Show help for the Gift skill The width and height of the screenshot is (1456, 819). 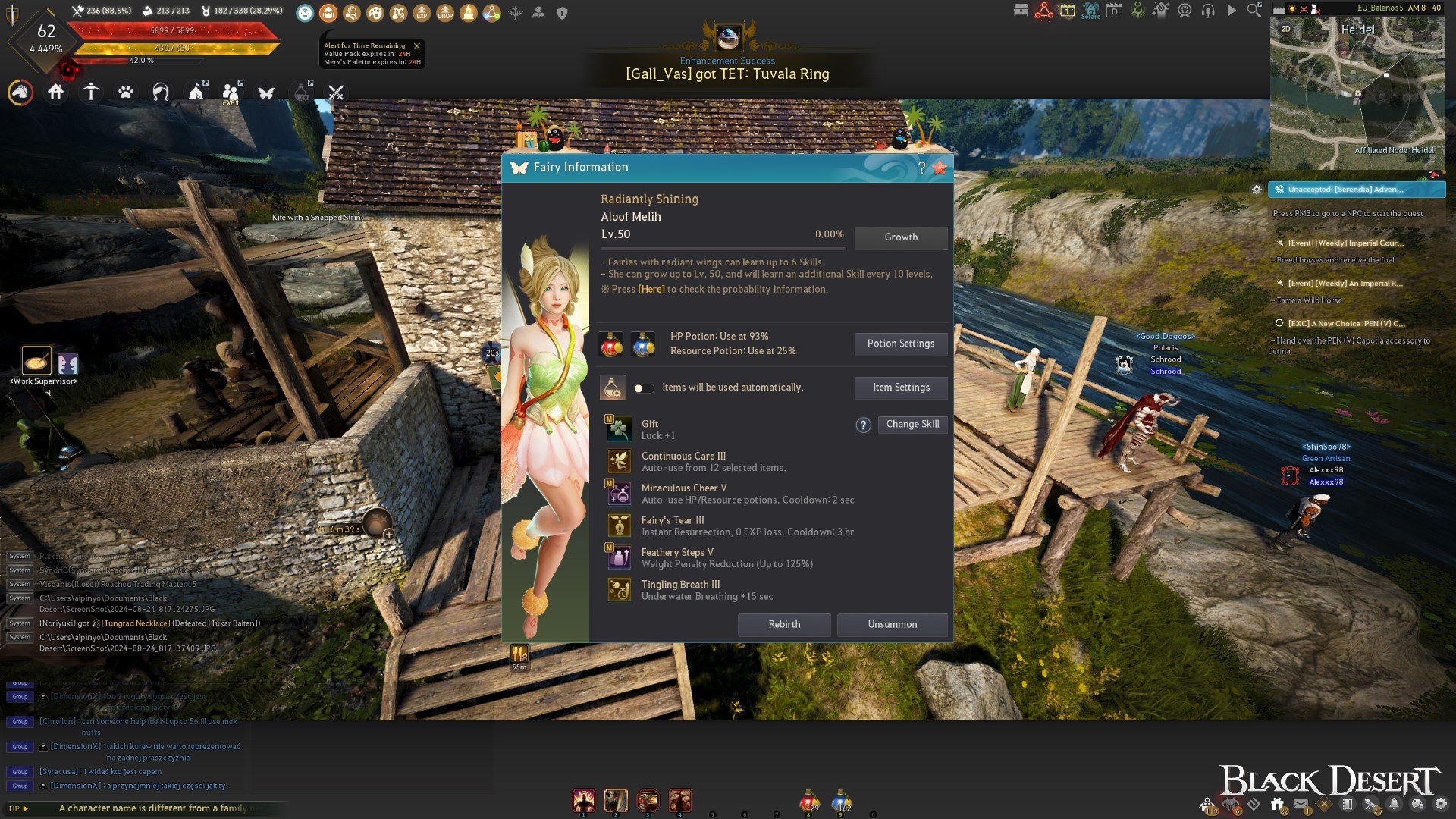tap(863, 425)
